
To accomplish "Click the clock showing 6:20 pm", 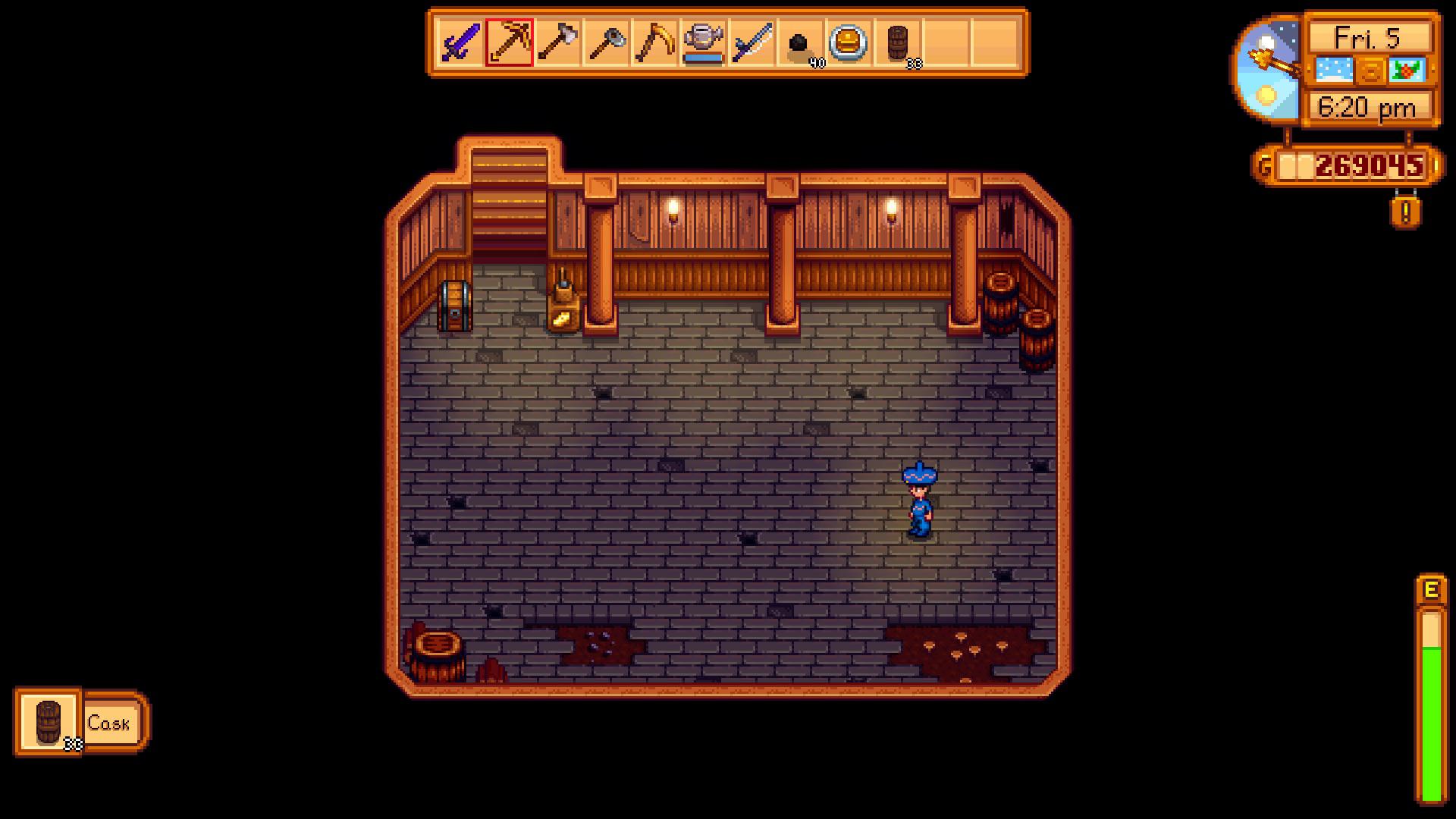I will 1370,108.
